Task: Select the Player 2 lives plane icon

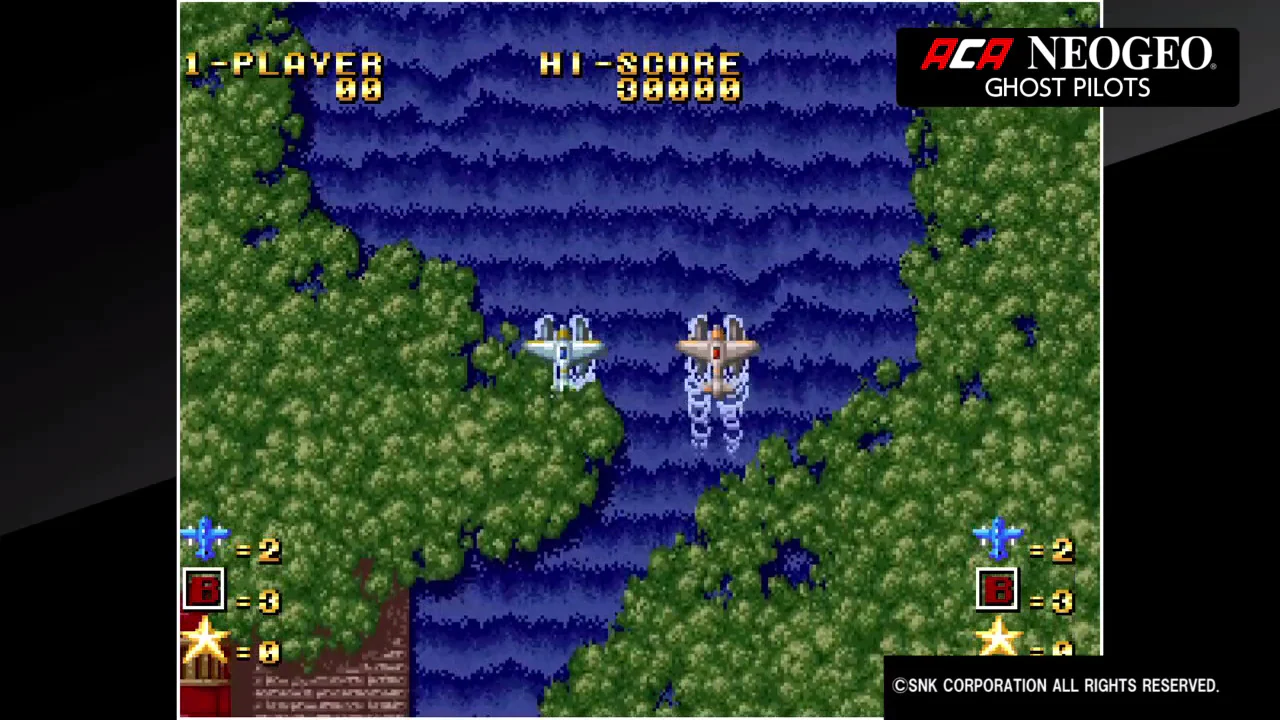Action: pyautogui.click(x=997, y=538)
